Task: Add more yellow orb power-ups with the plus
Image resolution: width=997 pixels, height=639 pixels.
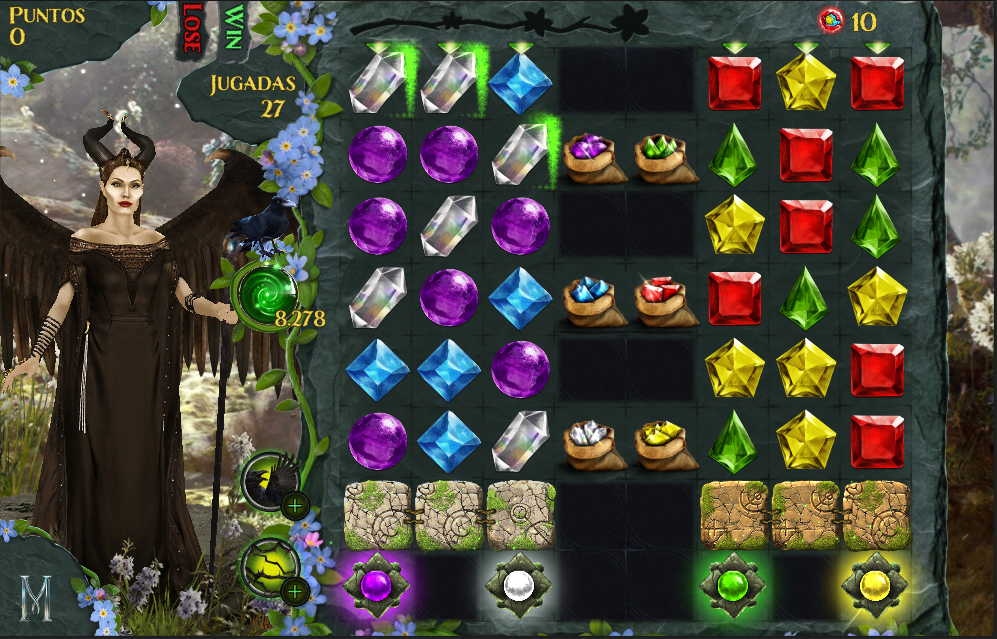Action: click(x=294, y=592)
